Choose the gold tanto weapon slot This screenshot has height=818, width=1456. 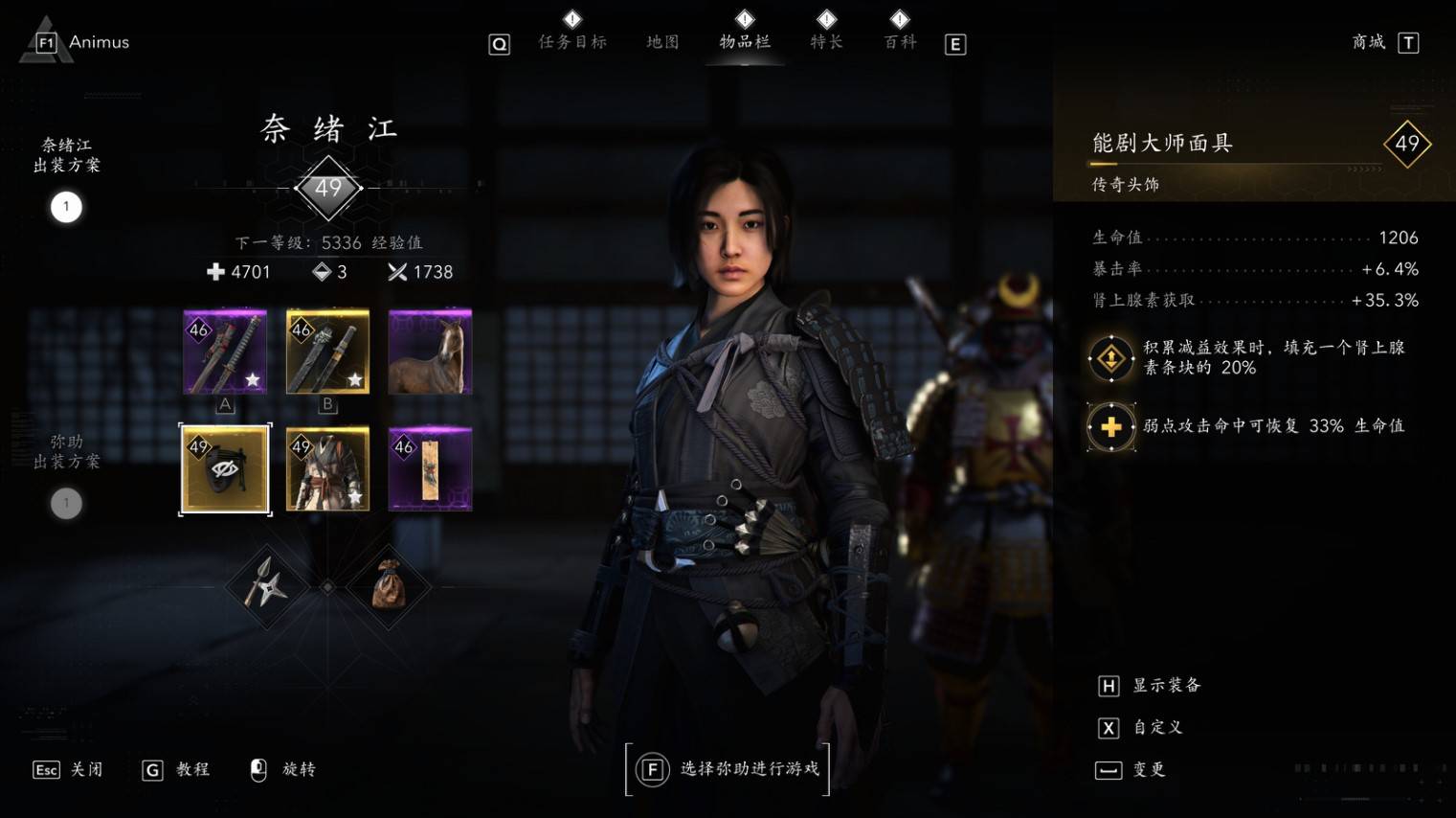(x=327, y=352)
